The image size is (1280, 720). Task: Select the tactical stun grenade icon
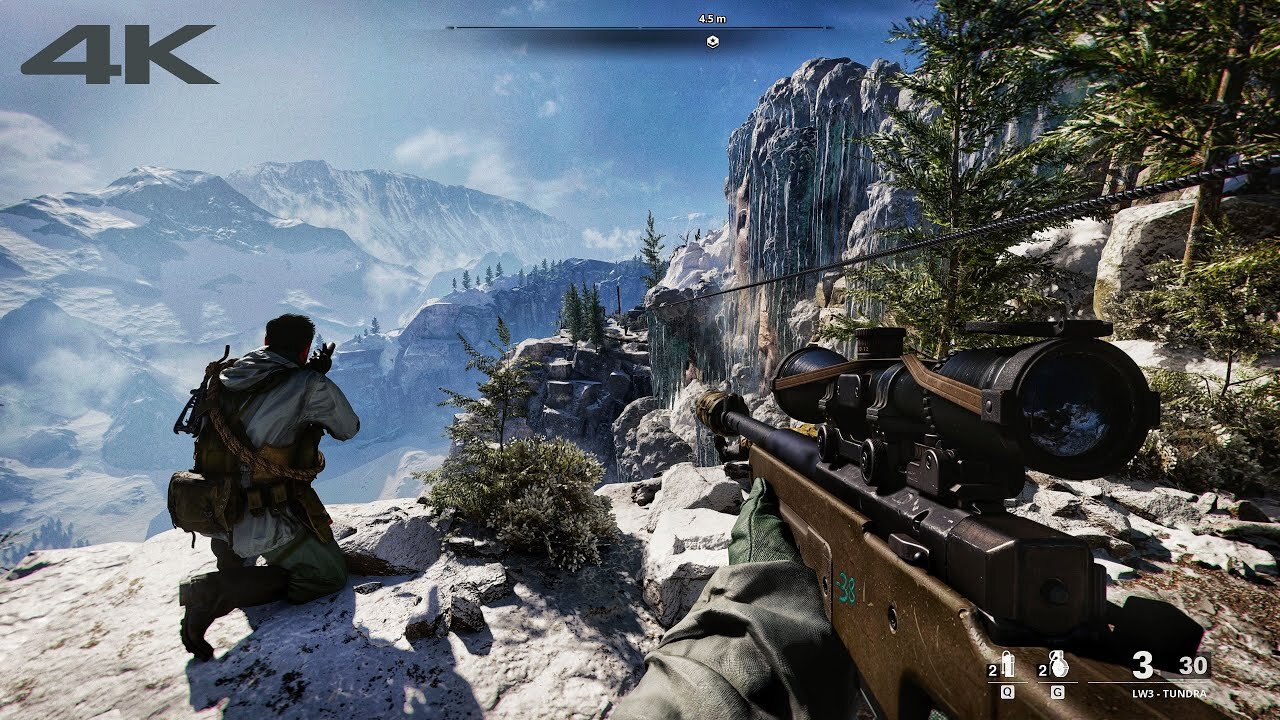1007,667
